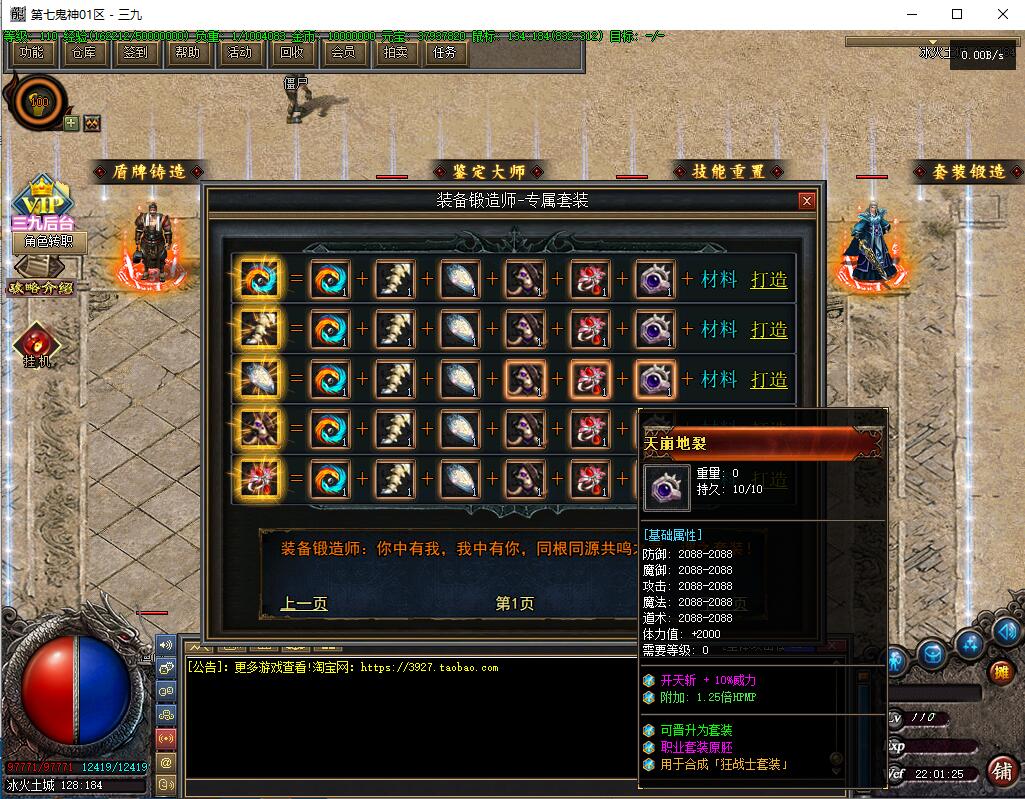Open the 角色转职 class change button
The width and height of the screenshot is (1025, 799).
tap(49, 241)
